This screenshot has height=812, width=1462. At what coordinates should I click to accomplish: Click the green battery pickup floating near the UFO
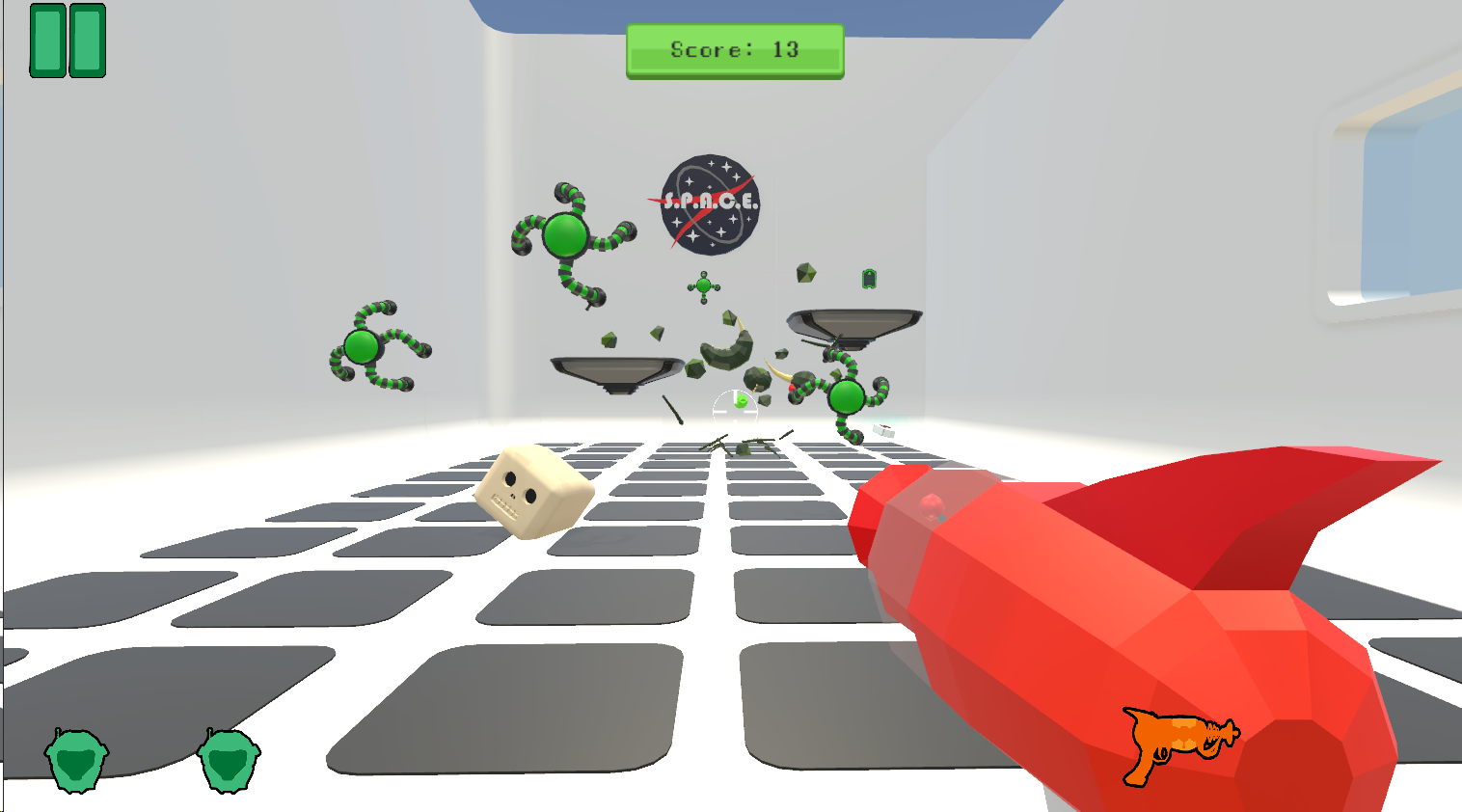tap(867, 280)
